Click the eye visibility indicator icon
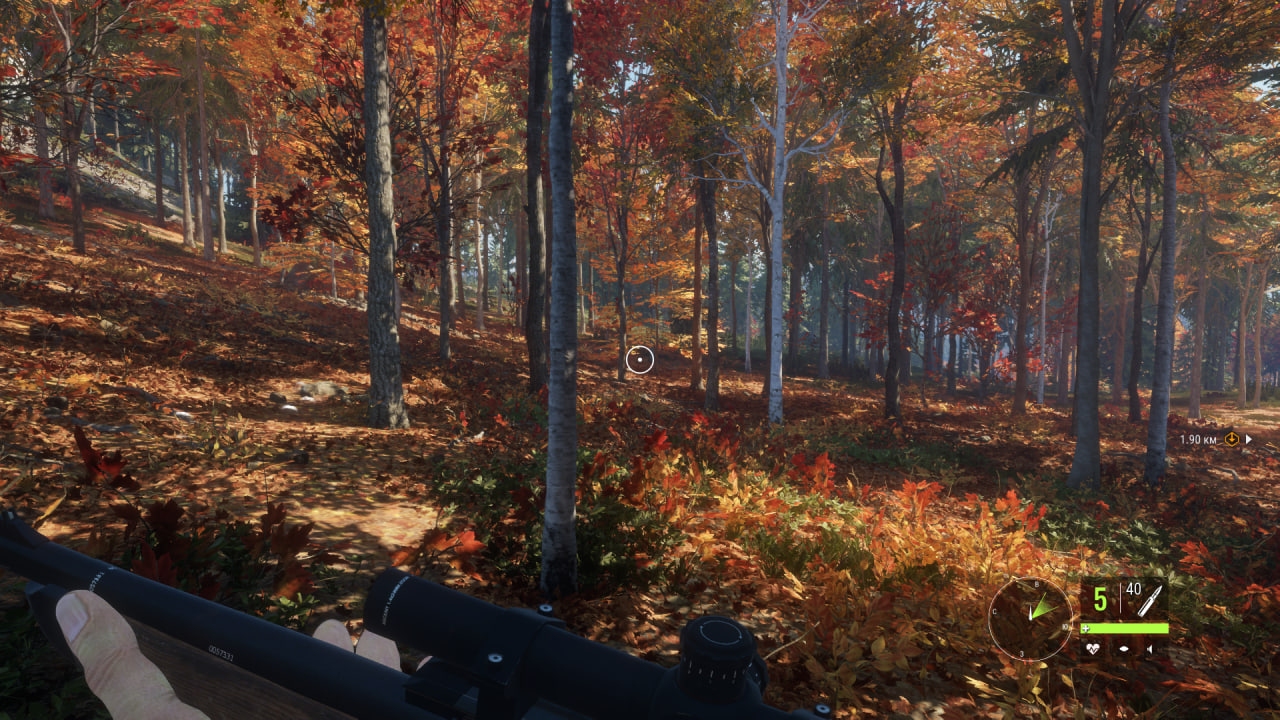 [1123, 648]
